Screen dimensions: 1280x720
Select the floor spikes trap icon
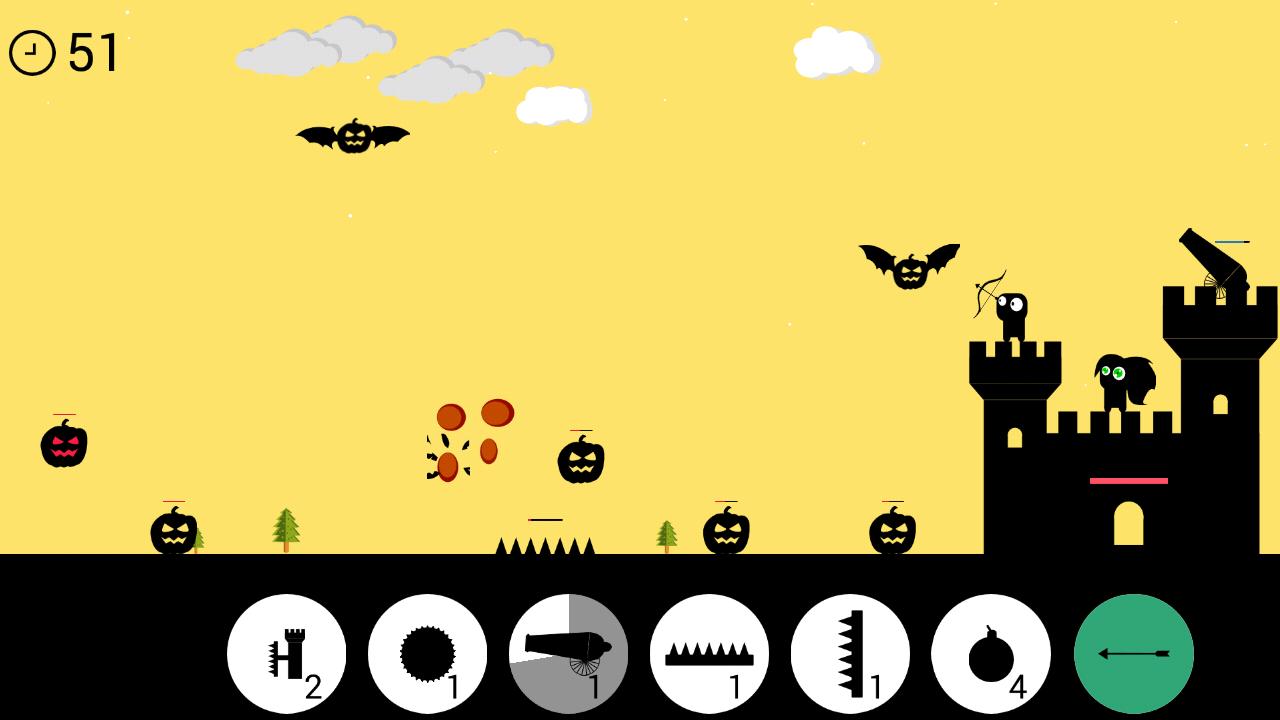pos(711,653)
